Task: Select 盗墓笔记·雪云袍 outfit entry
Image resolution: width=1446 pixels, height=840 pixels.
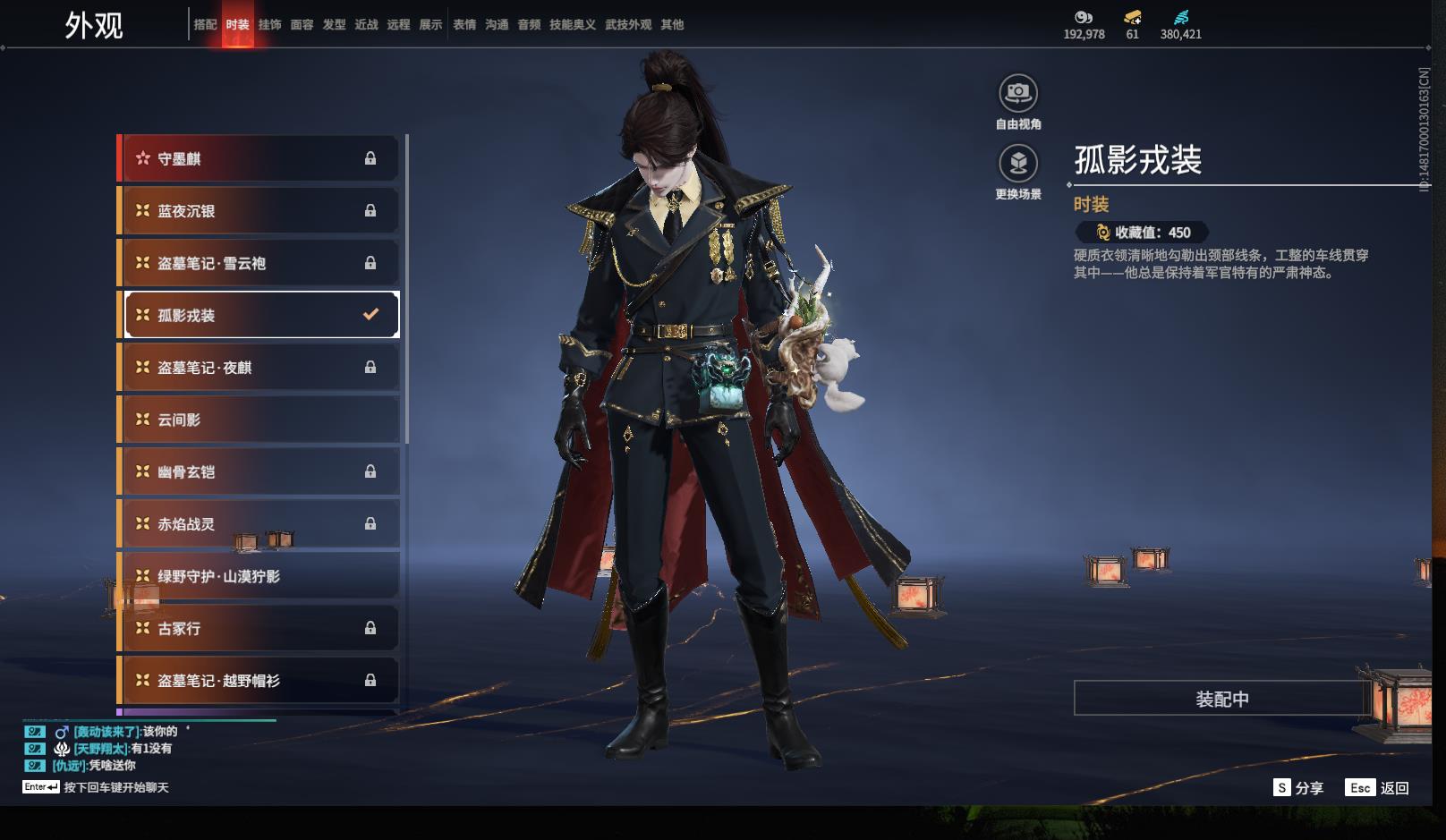Action: (x=259, y=263)
